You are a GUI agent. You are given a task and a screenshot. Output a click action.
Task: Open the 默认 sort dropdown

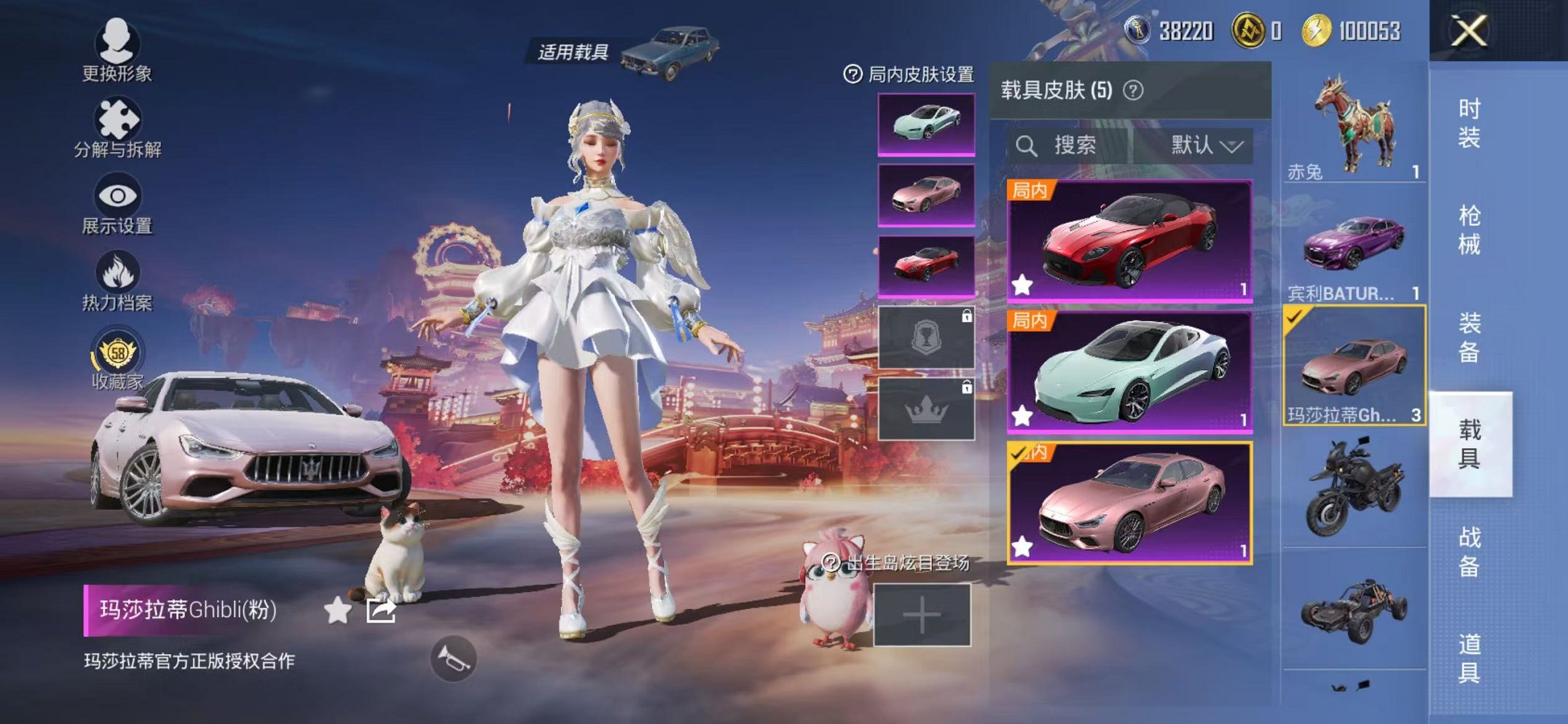(x=1205, y=144)
